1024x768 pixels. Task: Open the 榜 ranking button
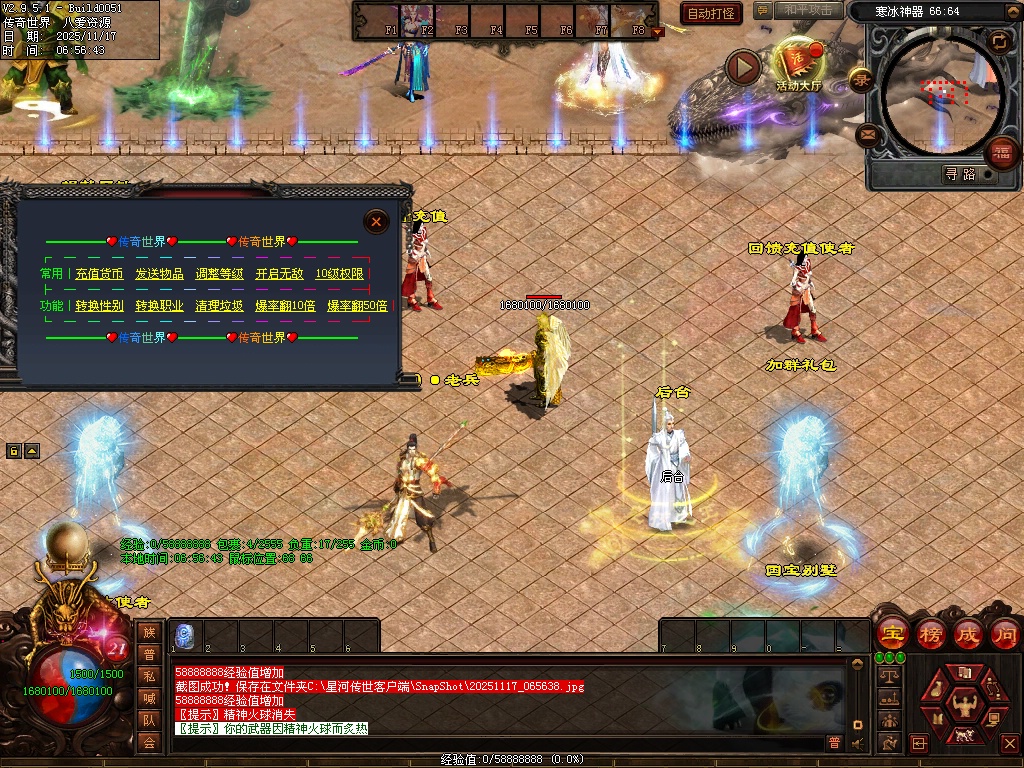point(930,634)
